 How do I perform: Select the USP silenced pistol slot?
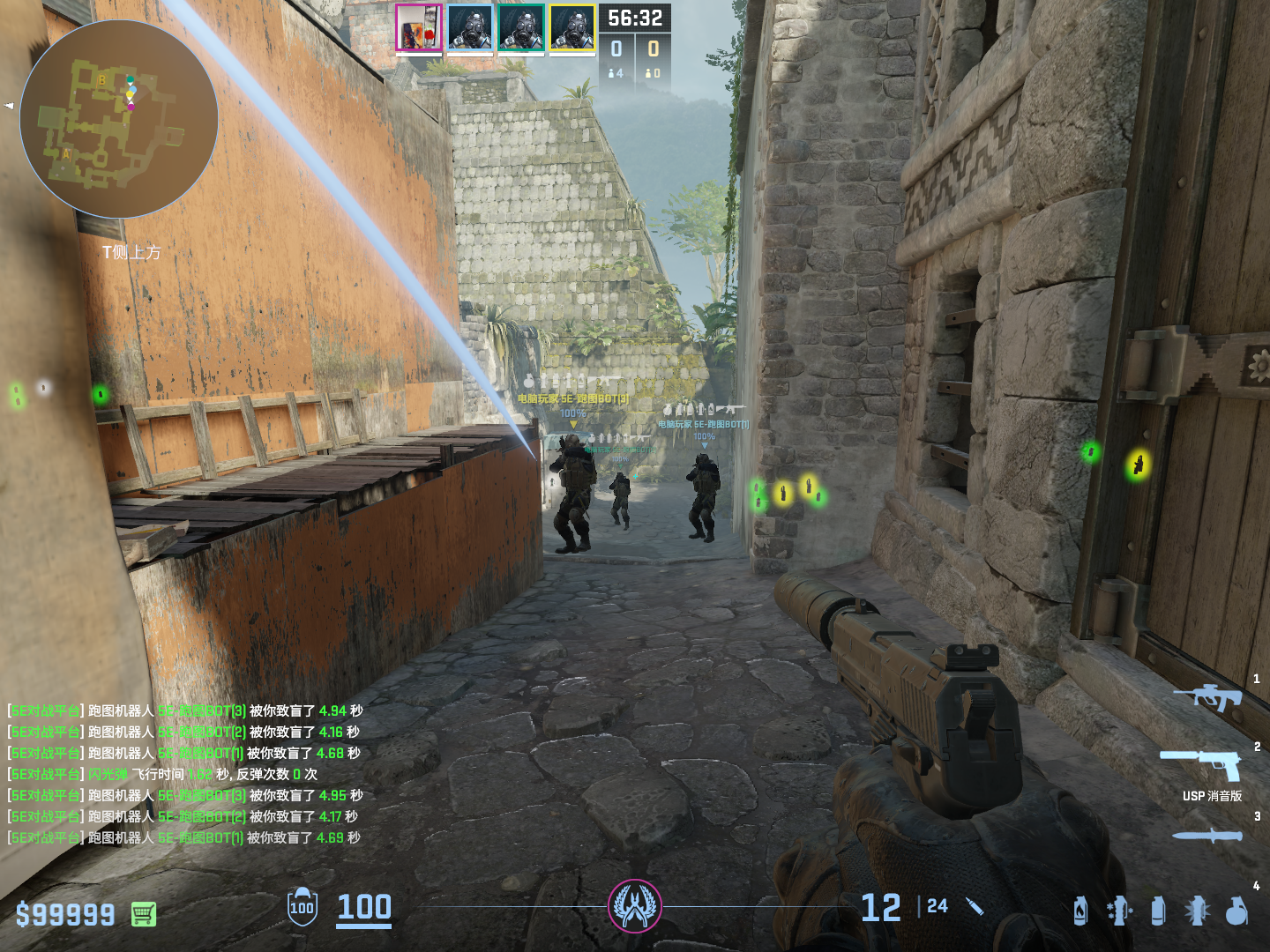coord(1202,764)
